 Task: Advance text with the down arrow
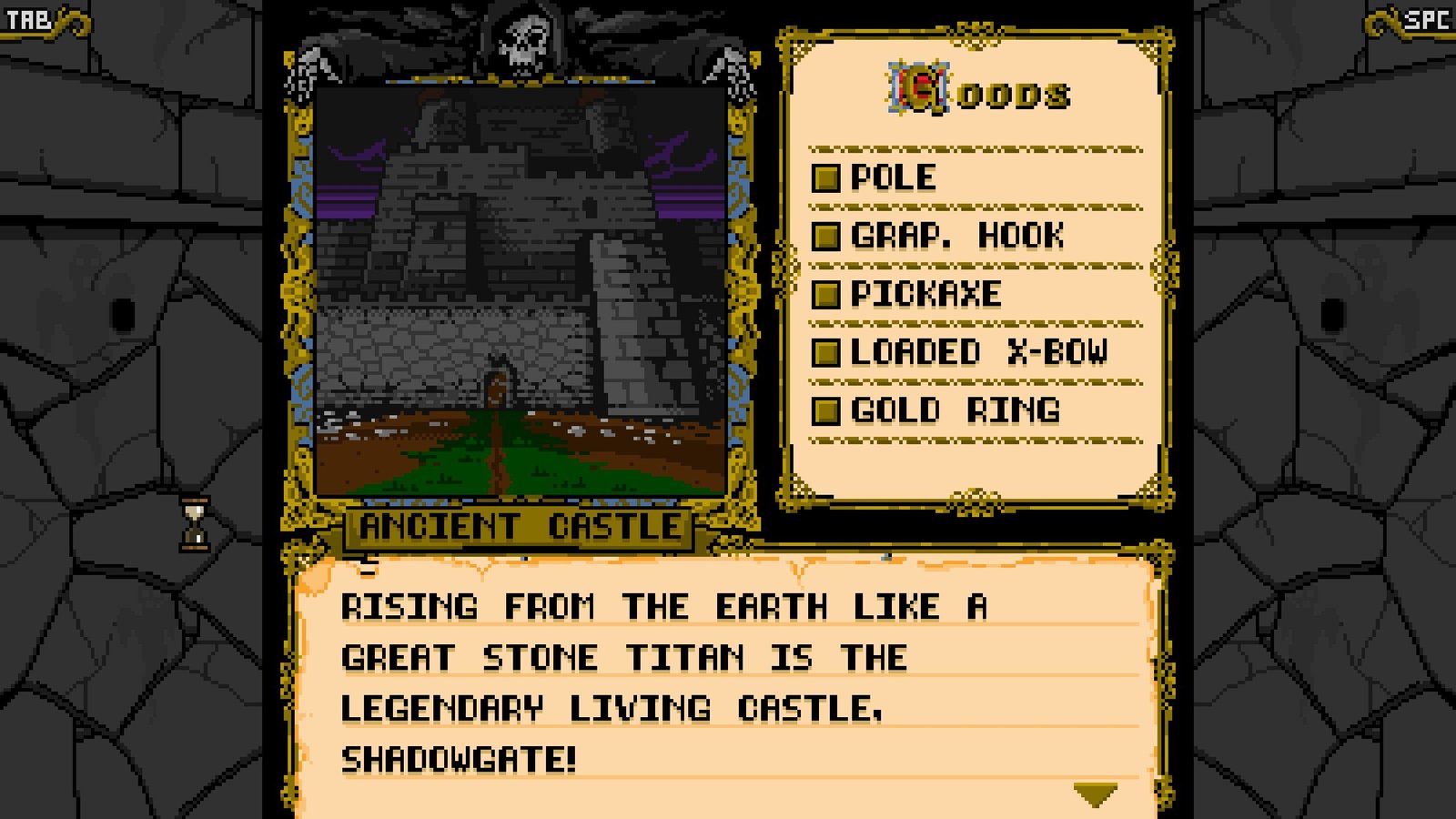coord(1095,795)
